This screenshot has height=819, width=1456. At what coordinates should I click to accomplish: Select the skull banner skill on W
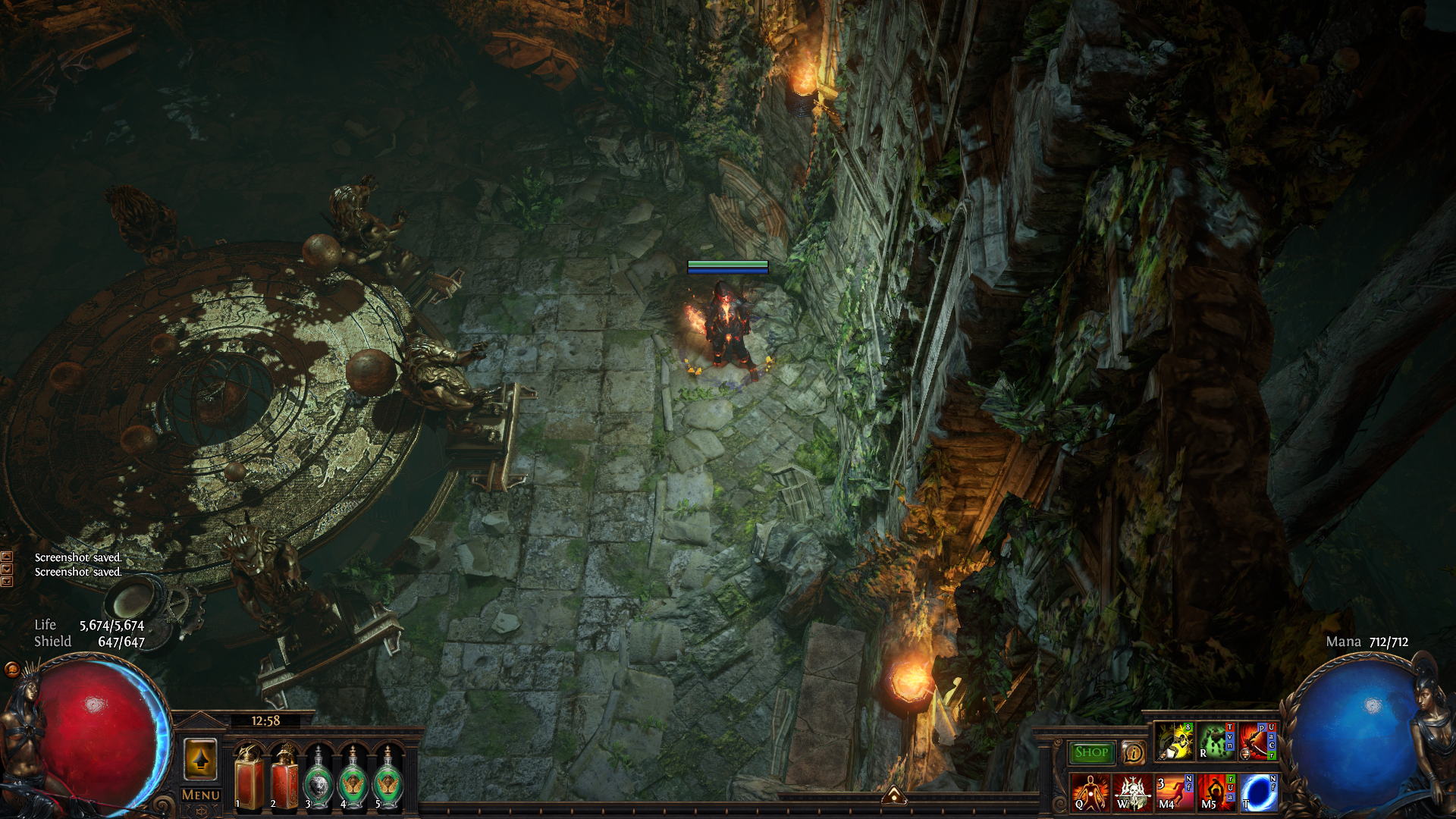coord(1132,792)
